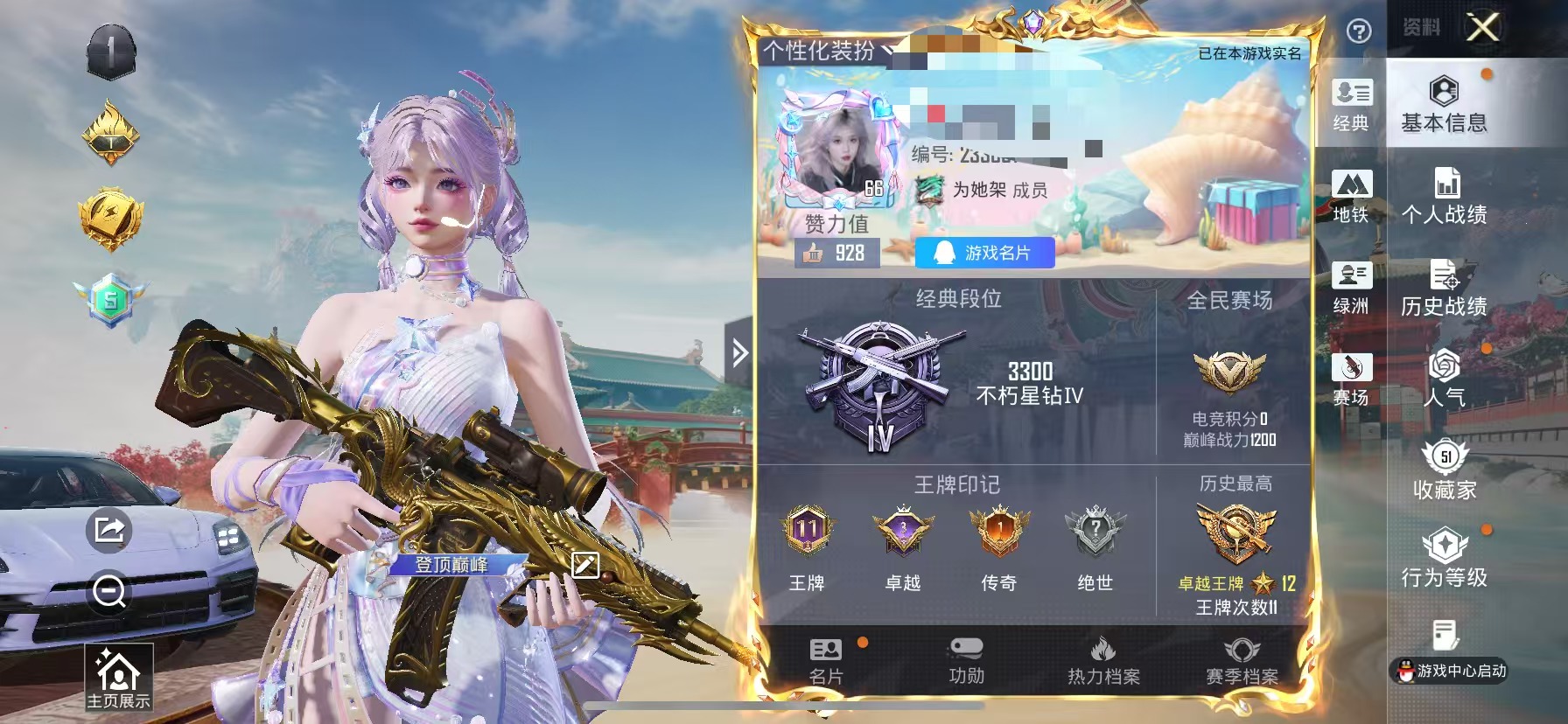The width and height of the screenshot is (1568, 724).
Task: Click the question mark help icon
Action: point(1359,31)
